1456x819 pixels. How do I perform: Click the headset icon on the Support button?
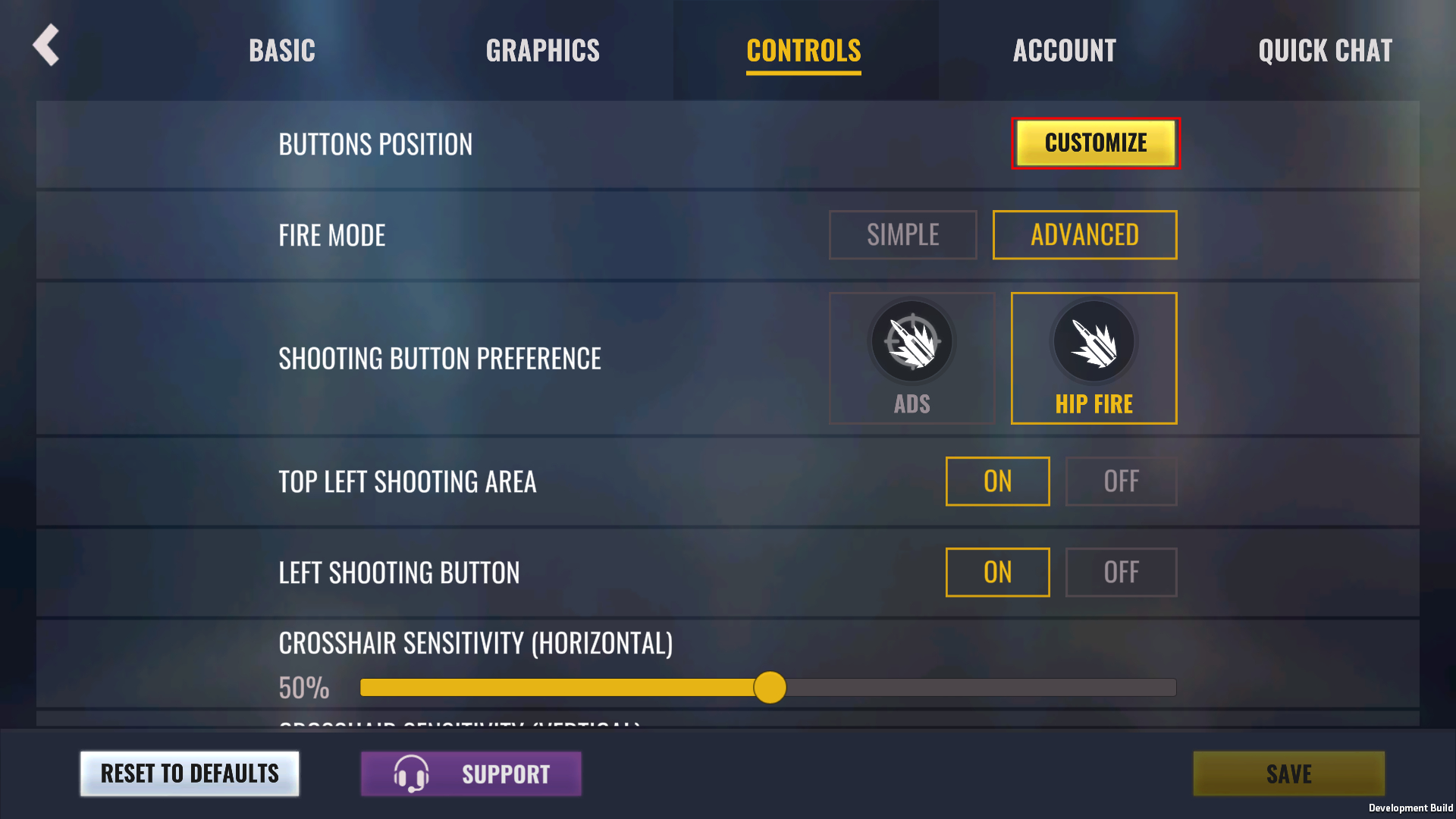pos(411,773)
